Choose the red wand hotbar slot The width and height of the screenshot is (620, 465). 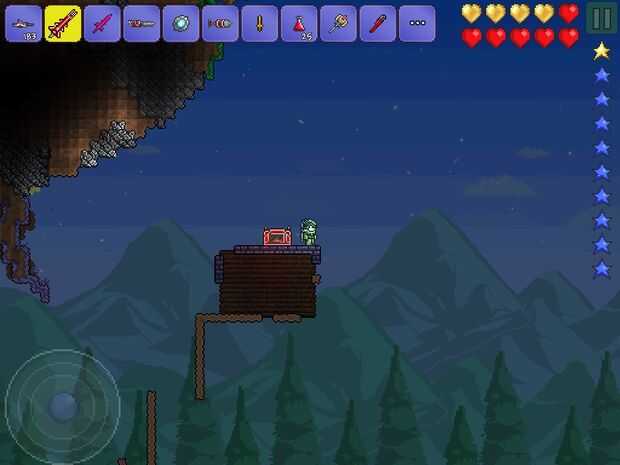tap(377, 23)
